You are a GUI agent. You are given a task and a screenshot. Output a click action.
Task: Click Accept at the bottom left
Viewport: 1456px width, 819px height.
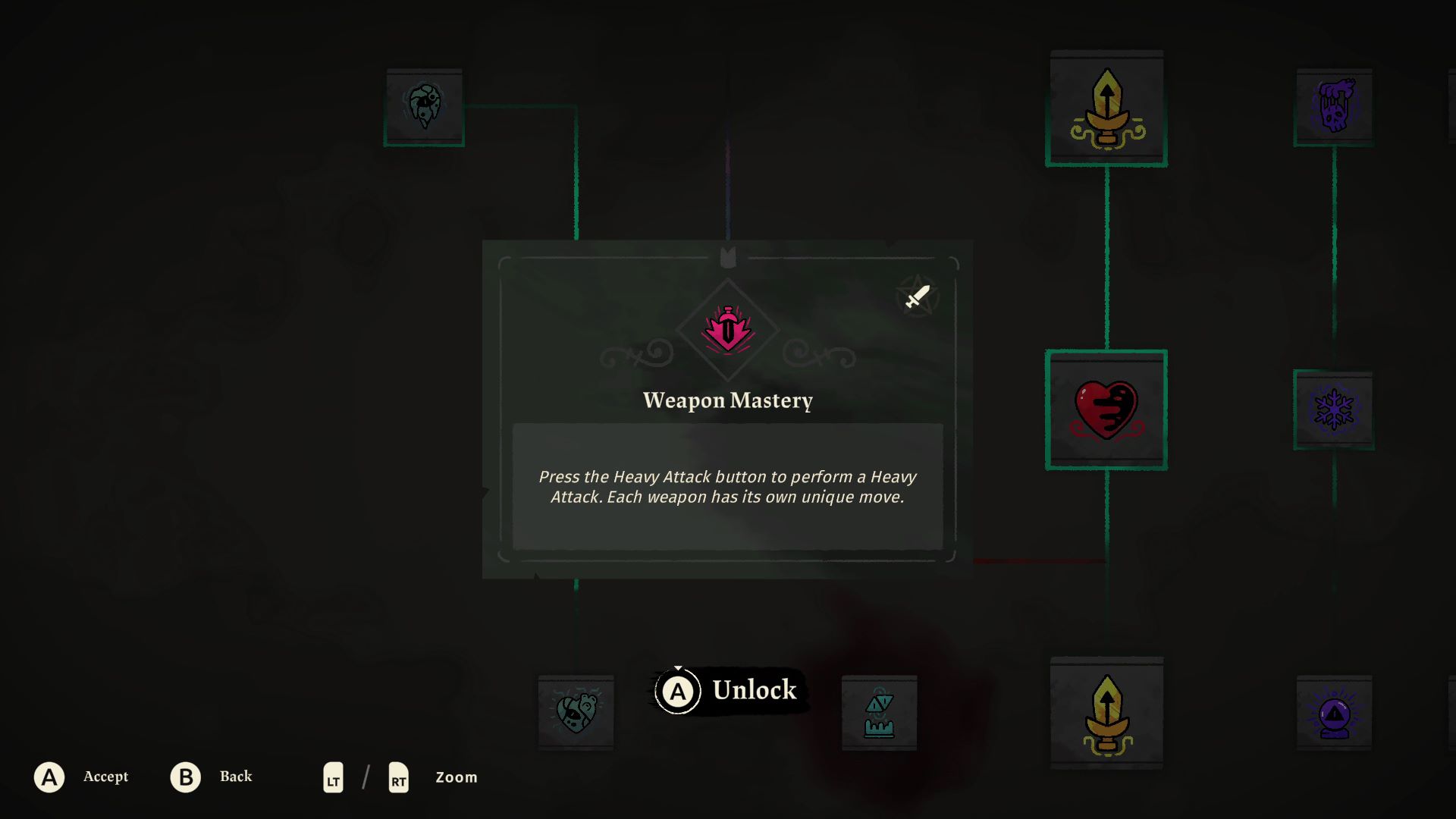pyautogui.click(x=106, y=777)
